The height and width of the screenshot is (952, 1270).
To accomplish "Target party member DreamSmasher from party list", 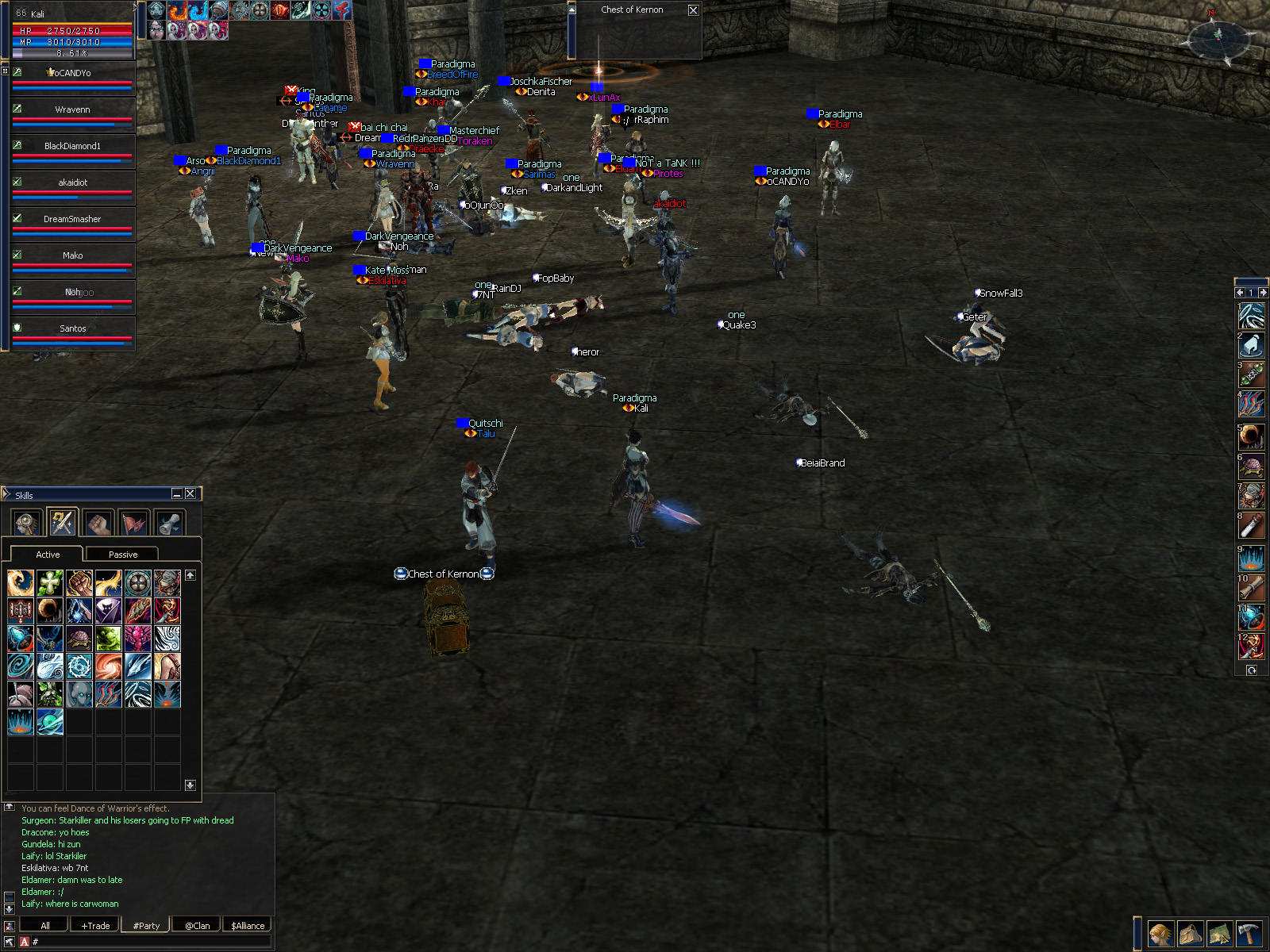I will pos(72,220).
